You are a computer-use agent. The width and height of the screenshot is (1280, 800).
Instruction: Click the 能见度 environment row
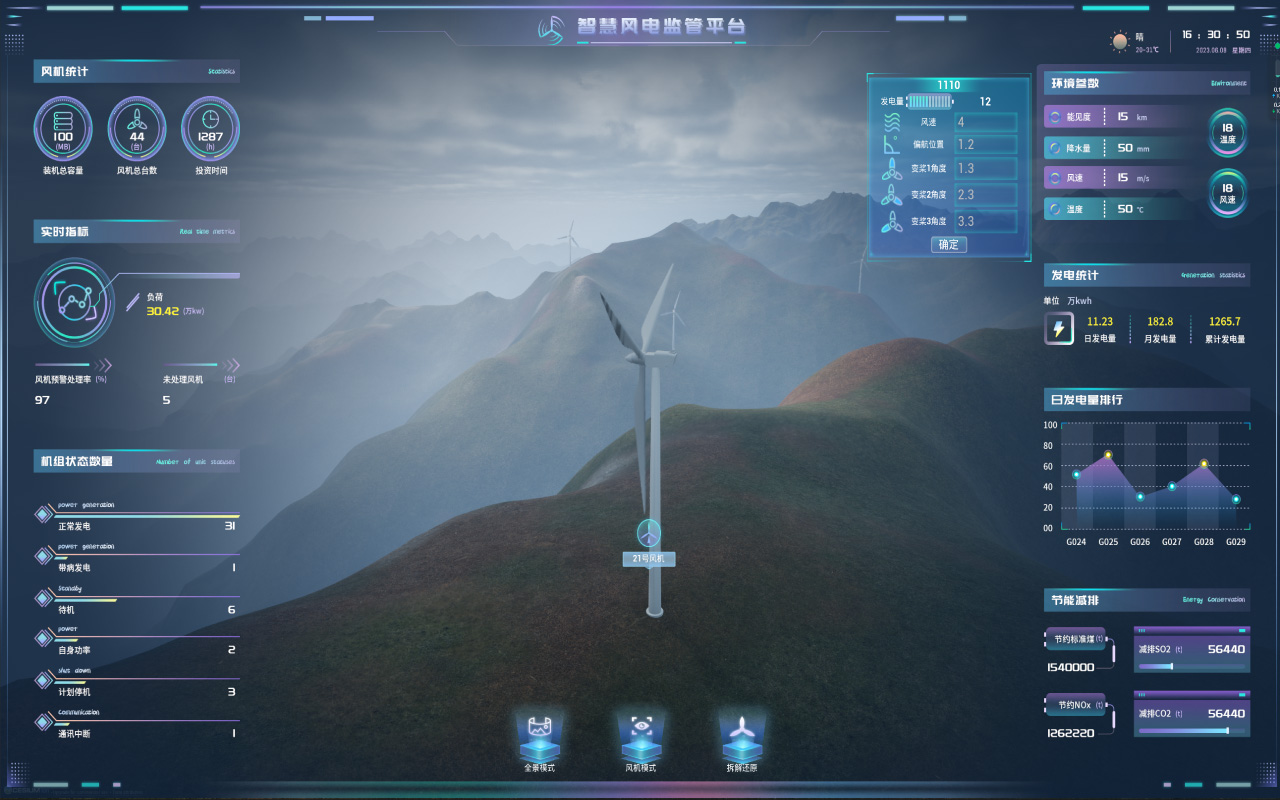click(x=1118, y=117)
